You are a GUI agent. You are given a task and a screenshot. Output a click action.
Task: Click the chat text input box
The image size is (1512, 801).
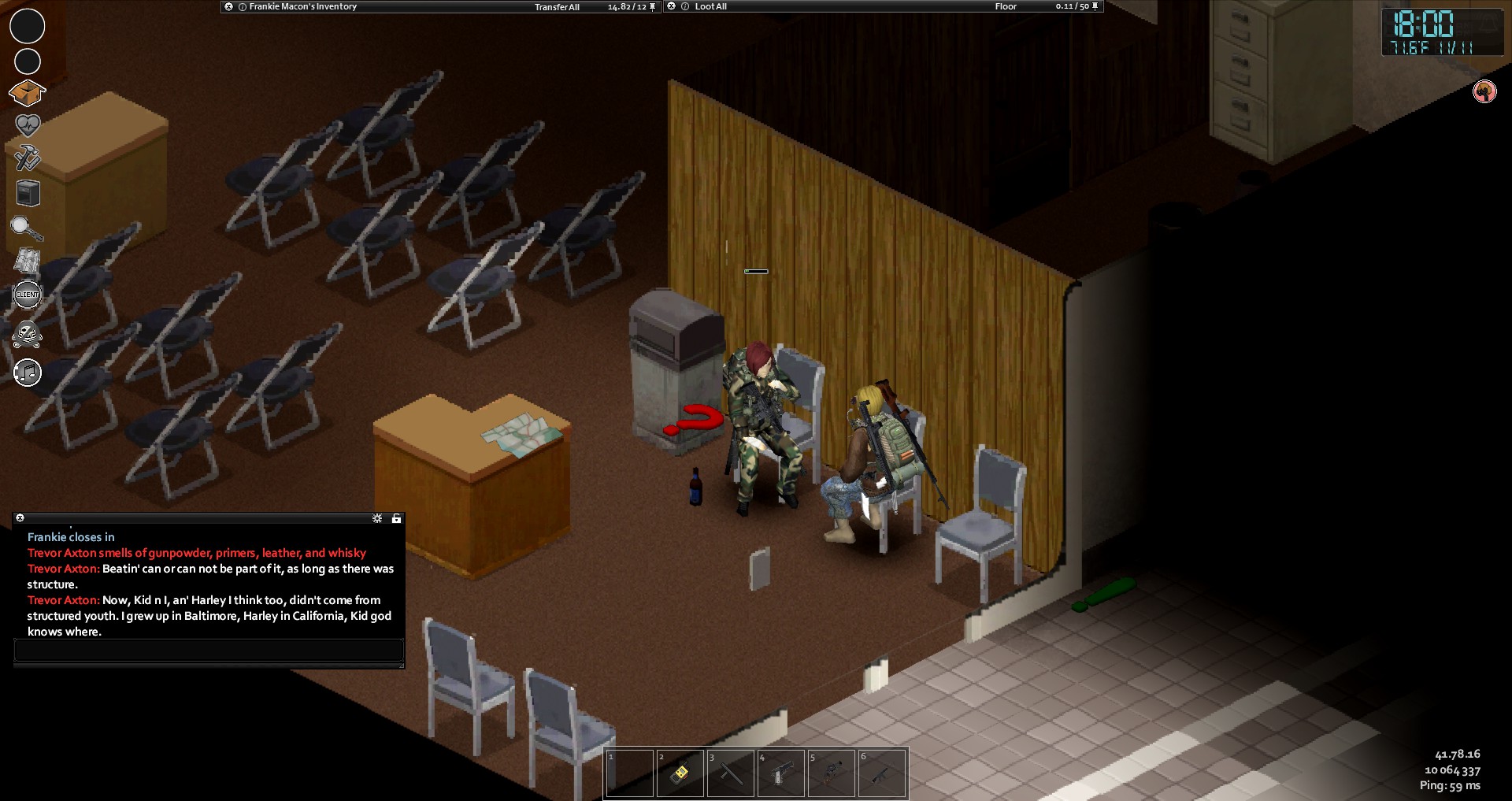tap(209, 651)
